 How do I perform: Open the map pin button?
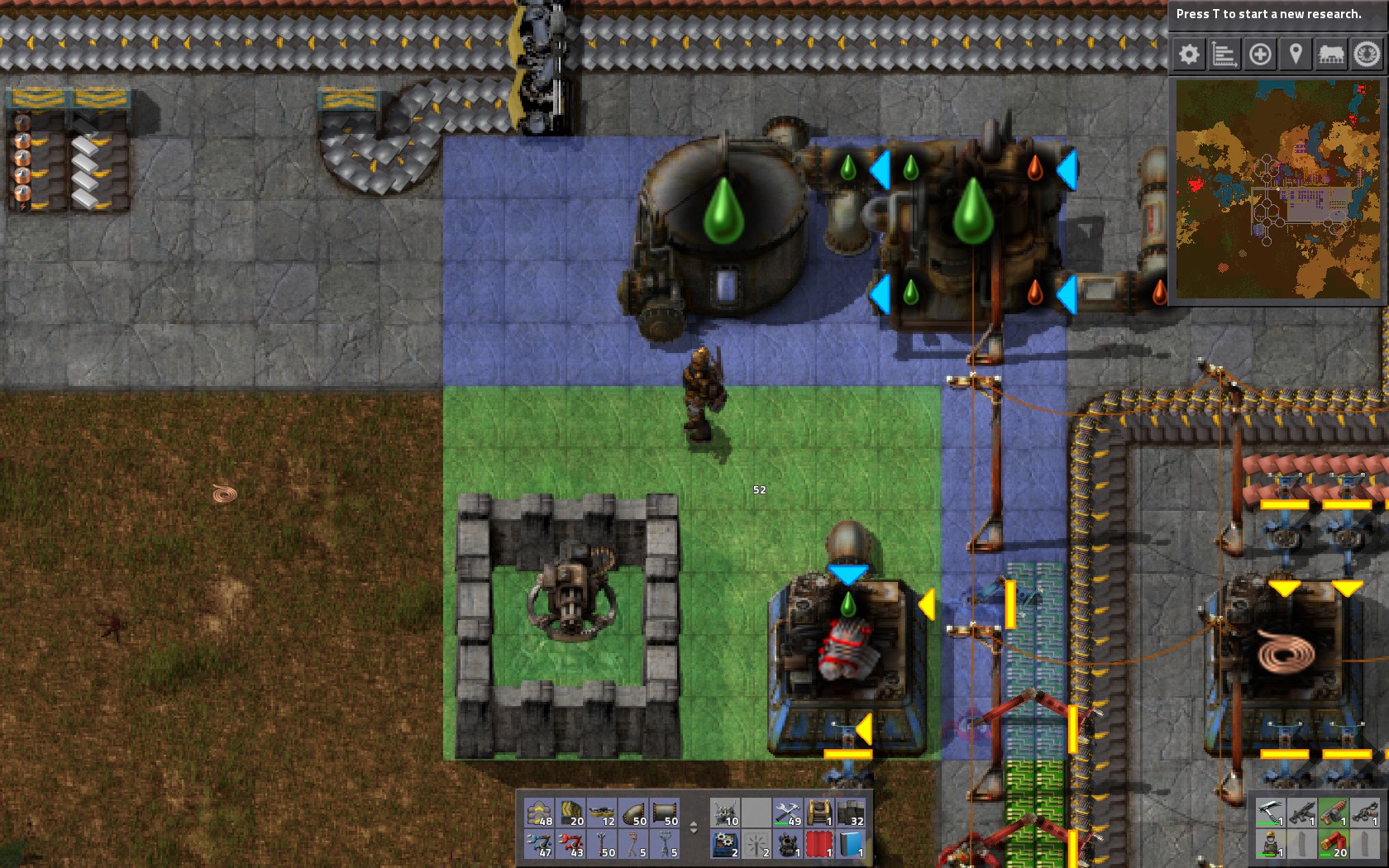(1296, 55)
